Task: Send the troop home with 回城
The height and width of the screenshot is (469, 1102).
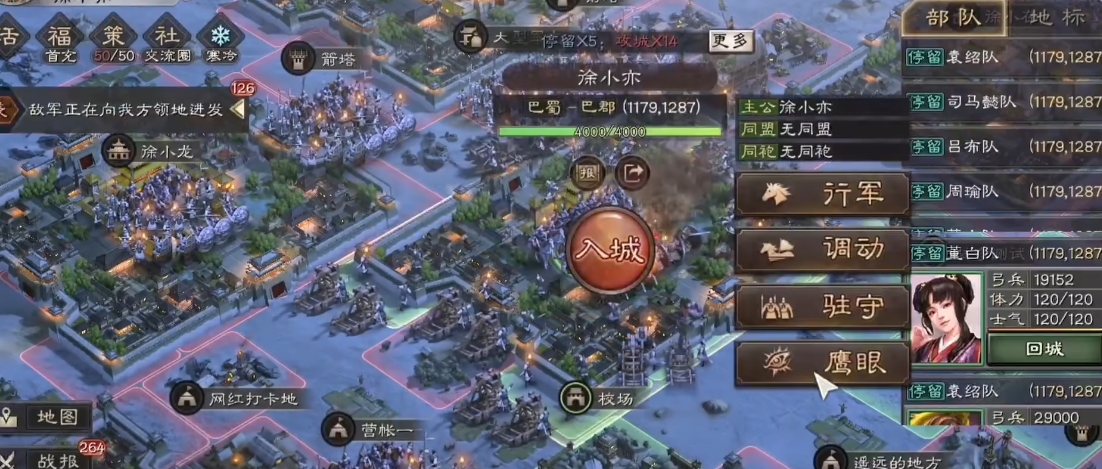Action: click(1043, 351)
